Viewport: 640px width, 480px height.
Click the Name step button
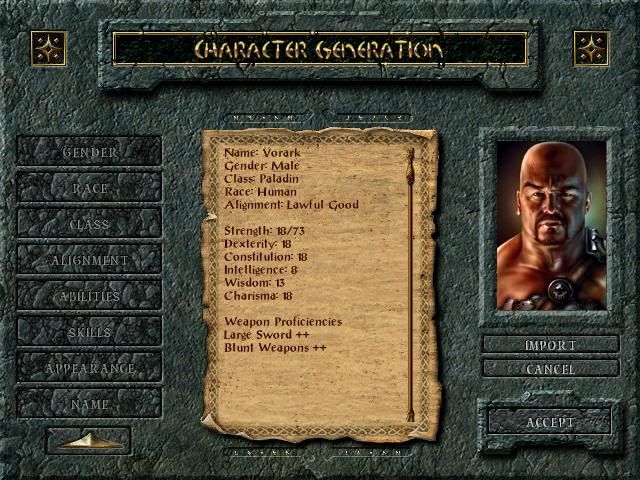90,404
